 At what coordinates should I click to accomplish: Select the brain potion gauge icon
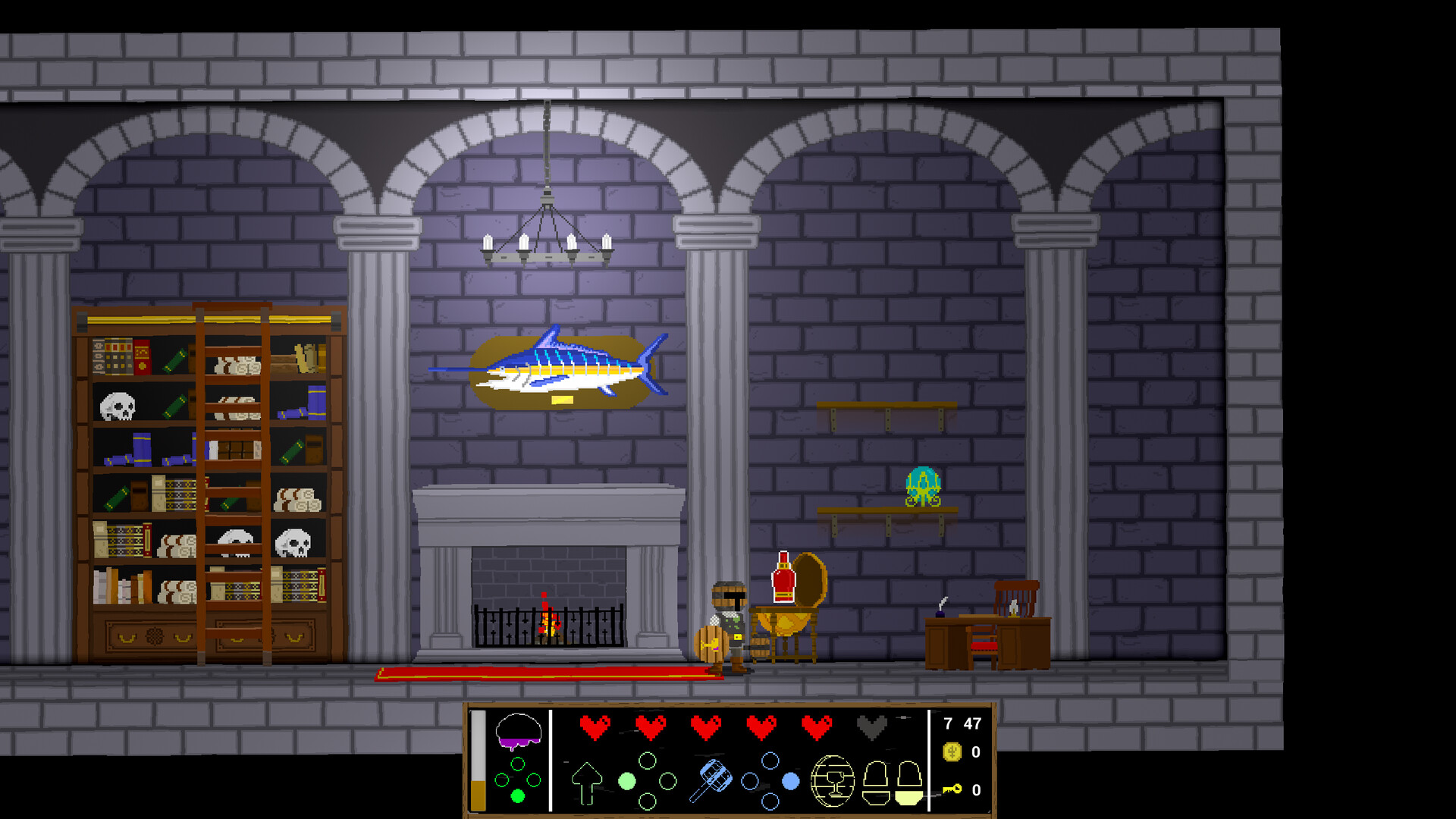[x=518, y=729]
